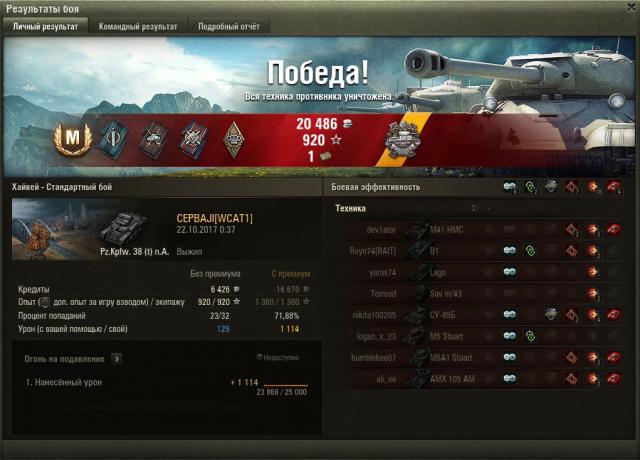Viewport: 640px width, 460px height.
Task: Click the Mastery Badge 'M' medal
Action: (x=72, y=137)
